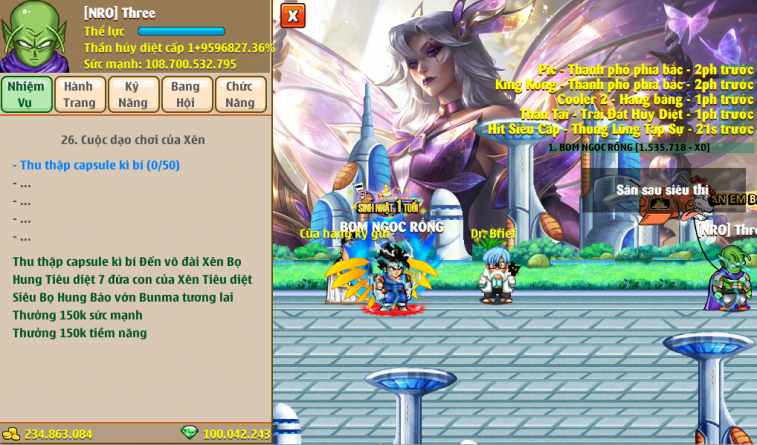Viewport: 757px width, 445px height.
Task: Close the panel with the orange X
Action: (292, 16)
